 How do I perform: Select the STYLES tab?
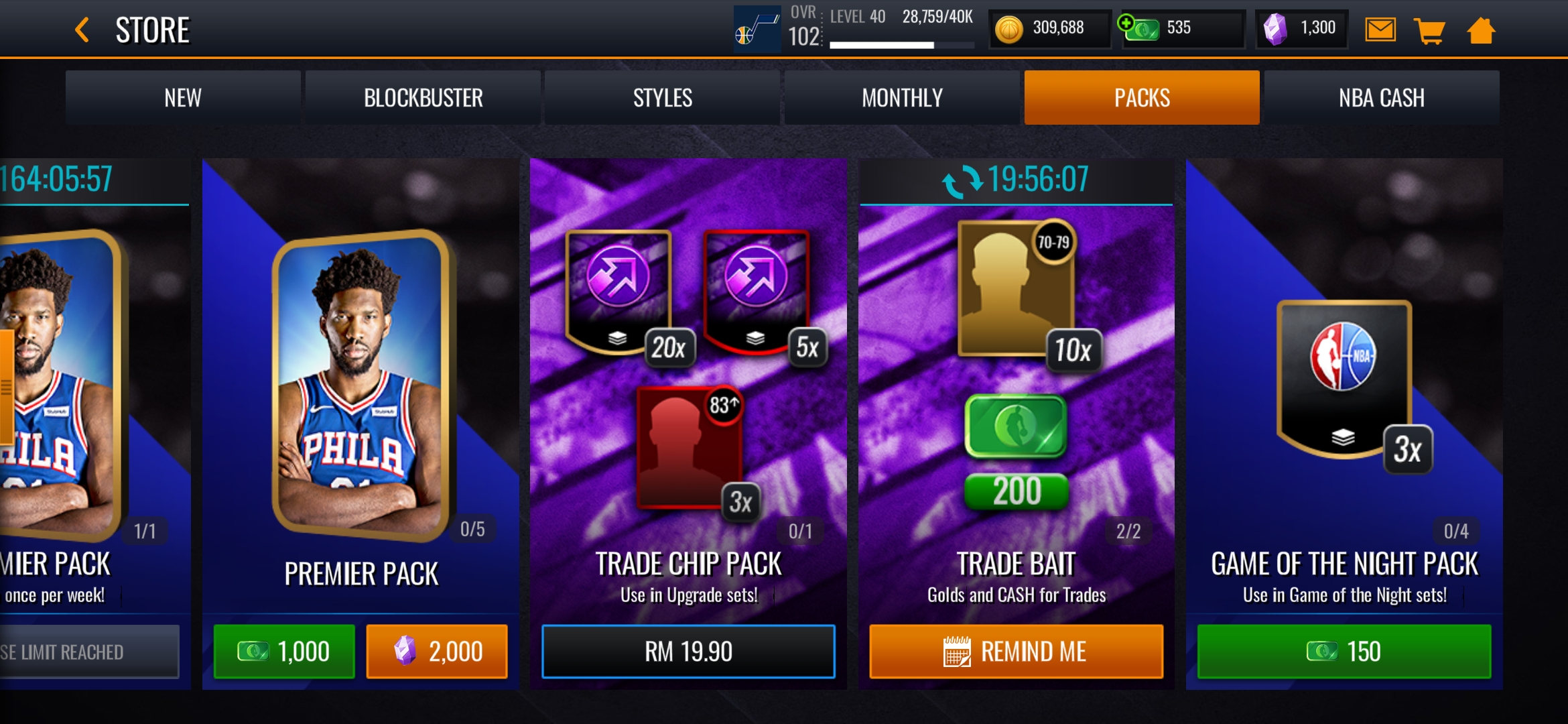[662, 98]
